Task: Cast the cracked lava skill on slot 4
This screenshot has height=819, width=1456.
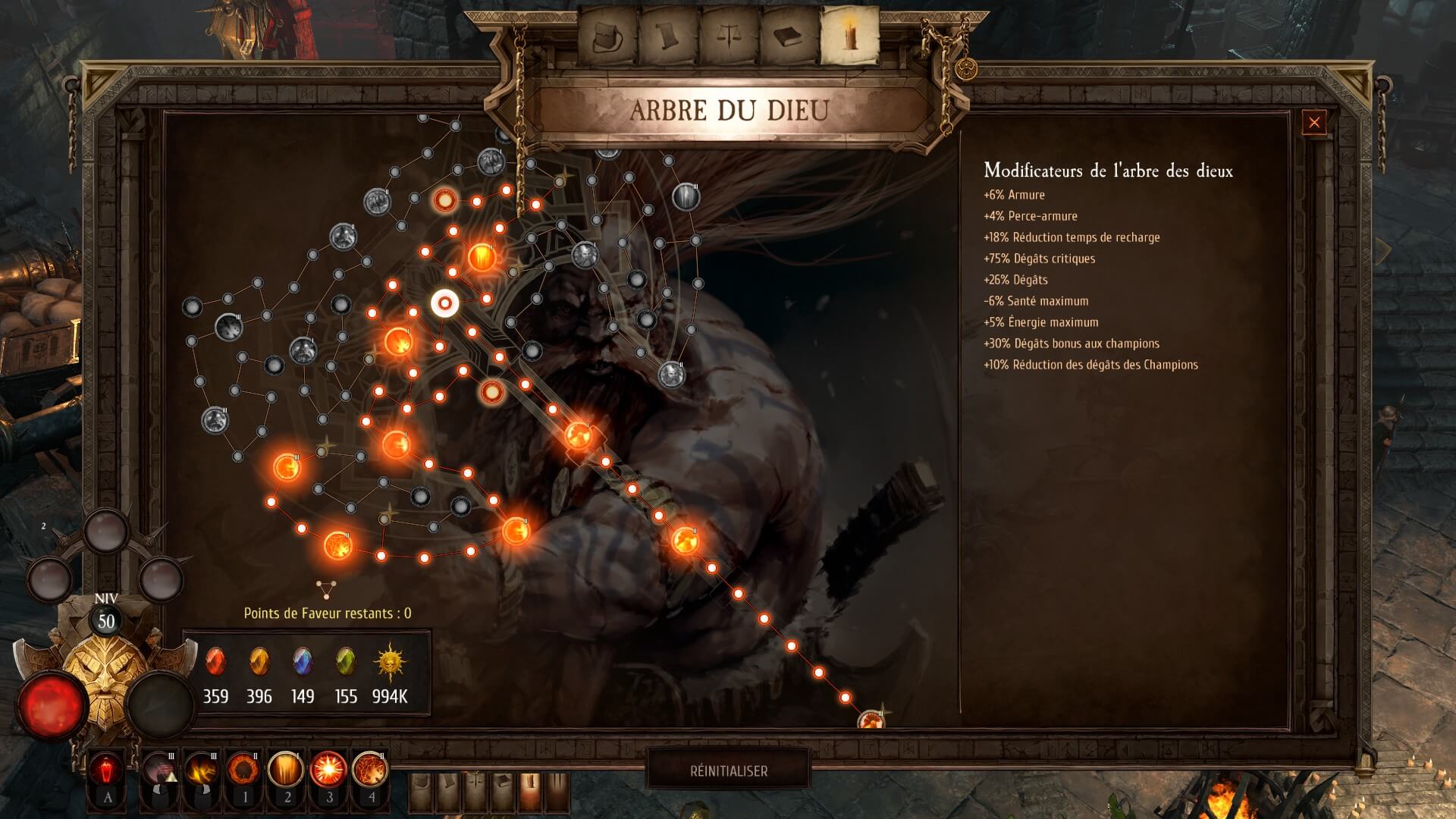Action: click(371, 769)
